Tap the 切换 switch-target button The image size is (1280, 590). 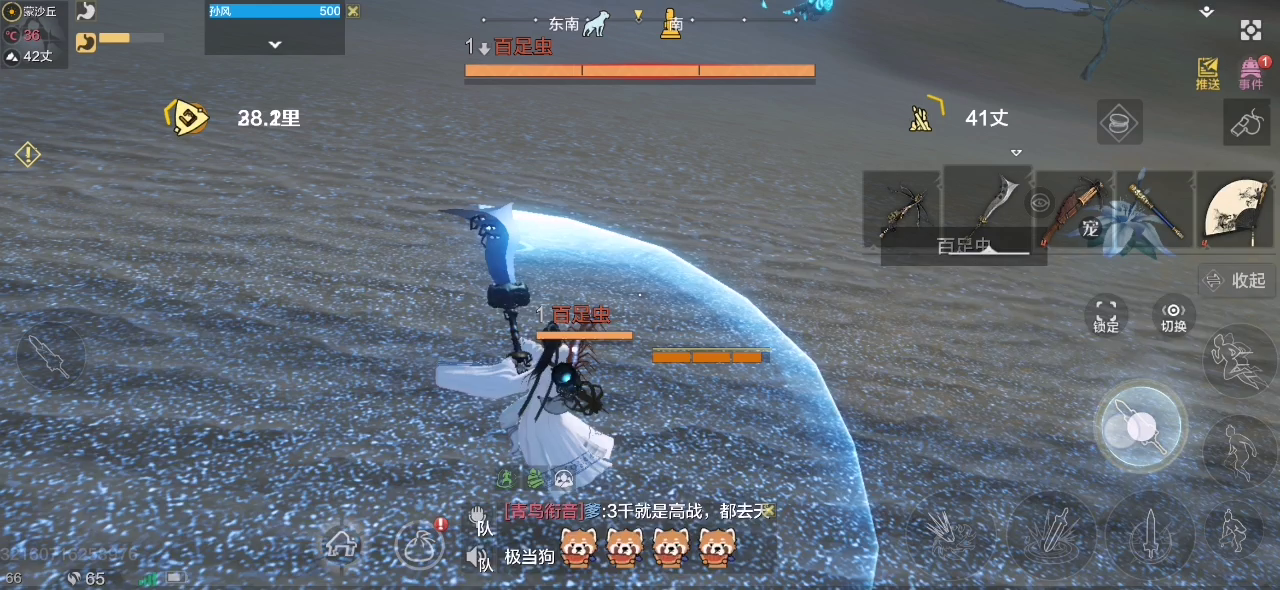pos(1173,316)
